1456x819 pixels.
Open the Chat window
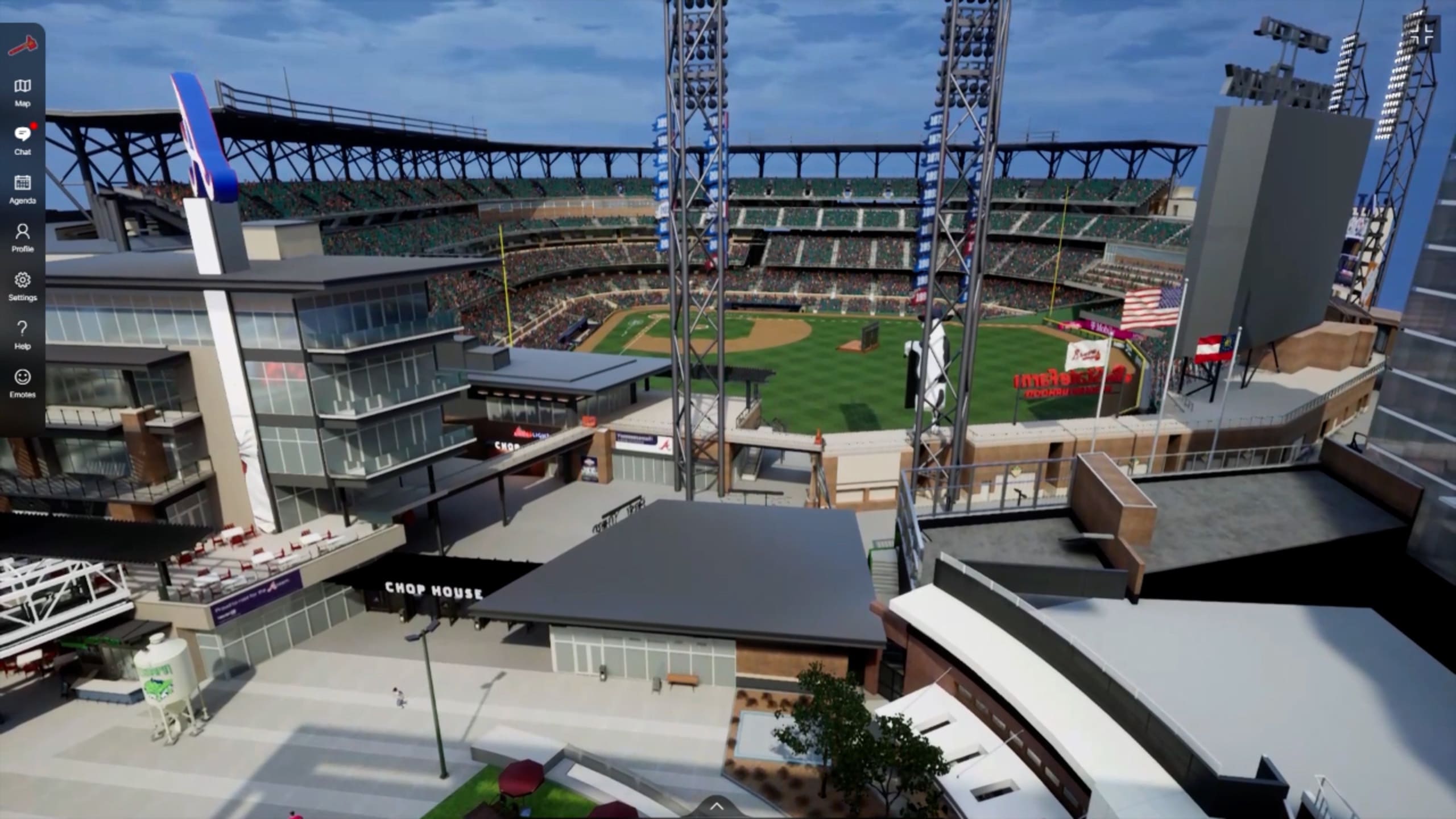[23, 140]
